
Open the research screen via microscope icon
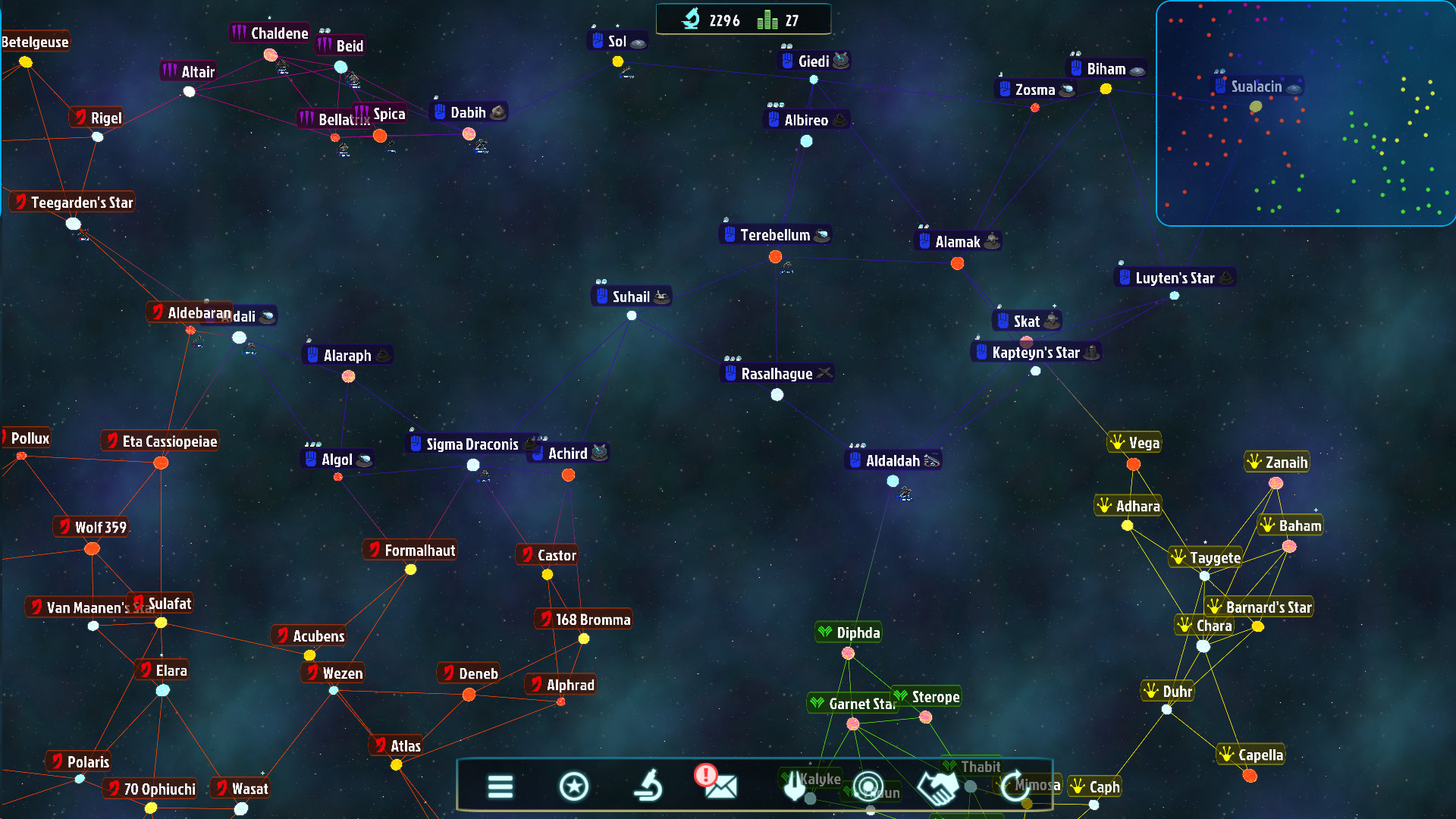click(x=646, y=786)
